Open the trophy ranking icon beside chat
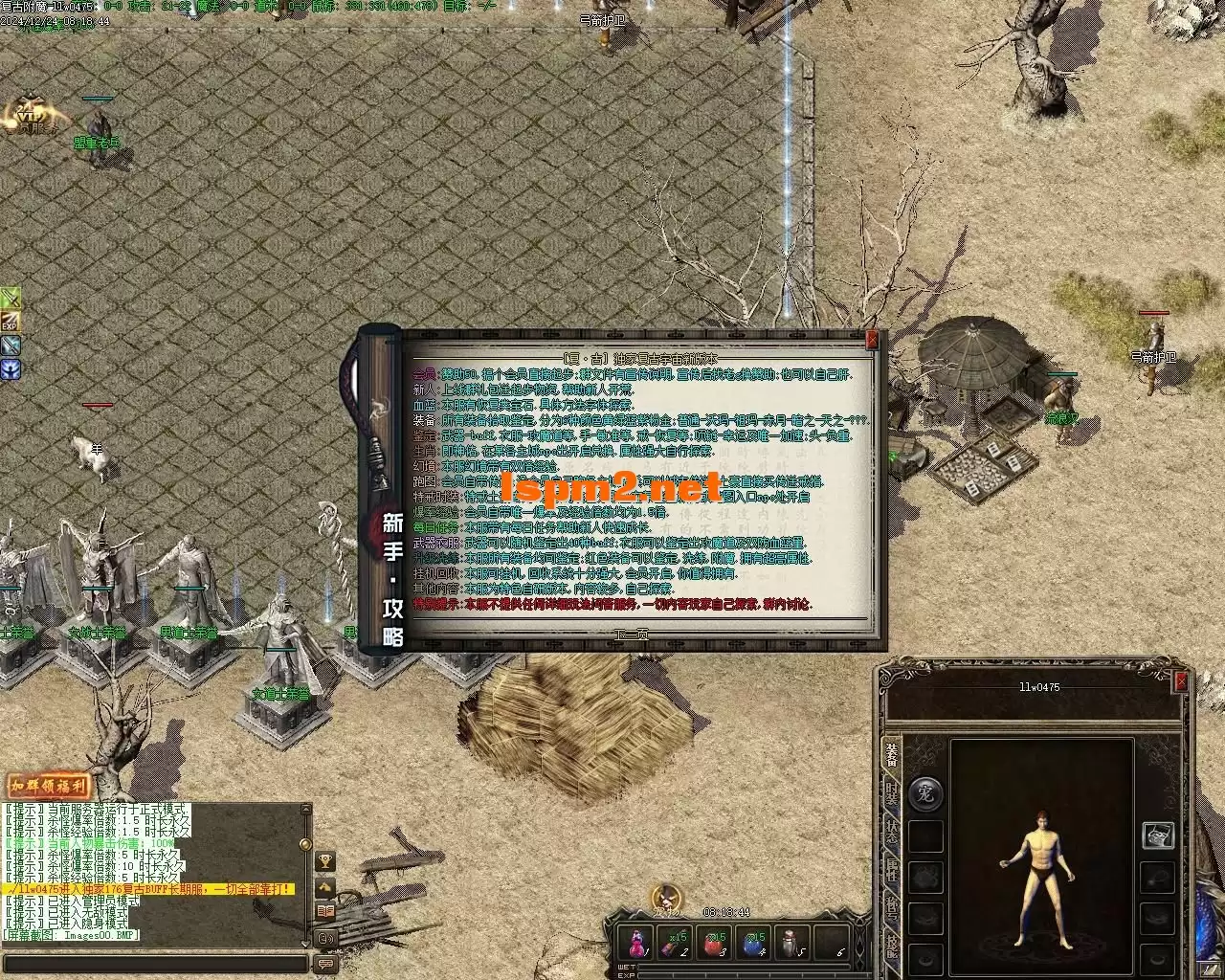1225x980 pixels. click(325, 861)
